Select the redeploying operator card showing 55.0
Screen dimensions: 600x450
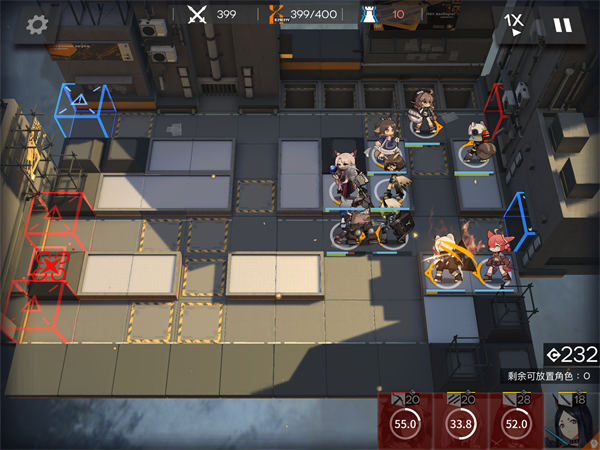click(407, 422)
